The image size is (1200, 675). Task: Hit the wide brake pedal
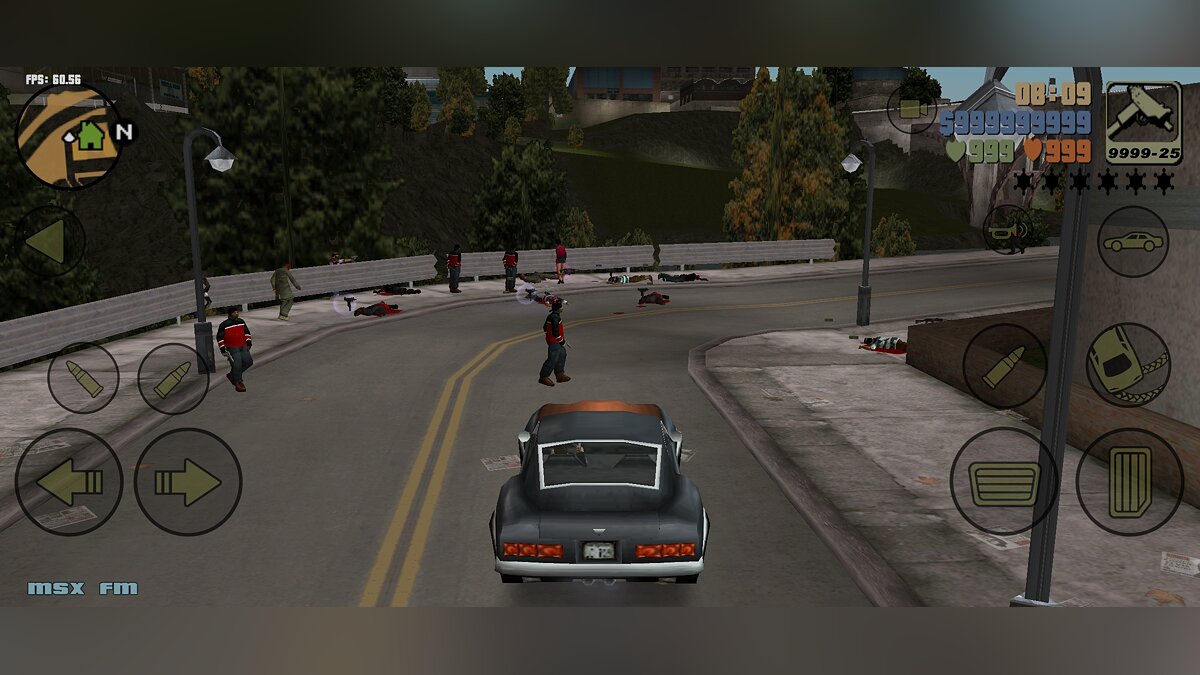pos(1003,482)
